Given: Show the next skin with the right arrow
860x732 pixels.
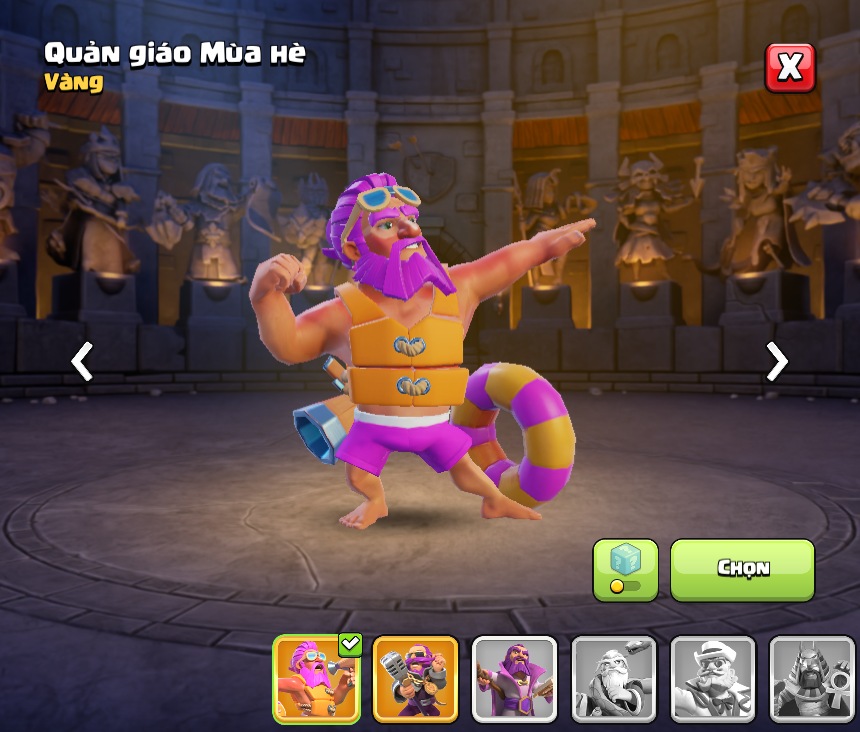Looking at the screenshot, I should [x=776, y=361].
